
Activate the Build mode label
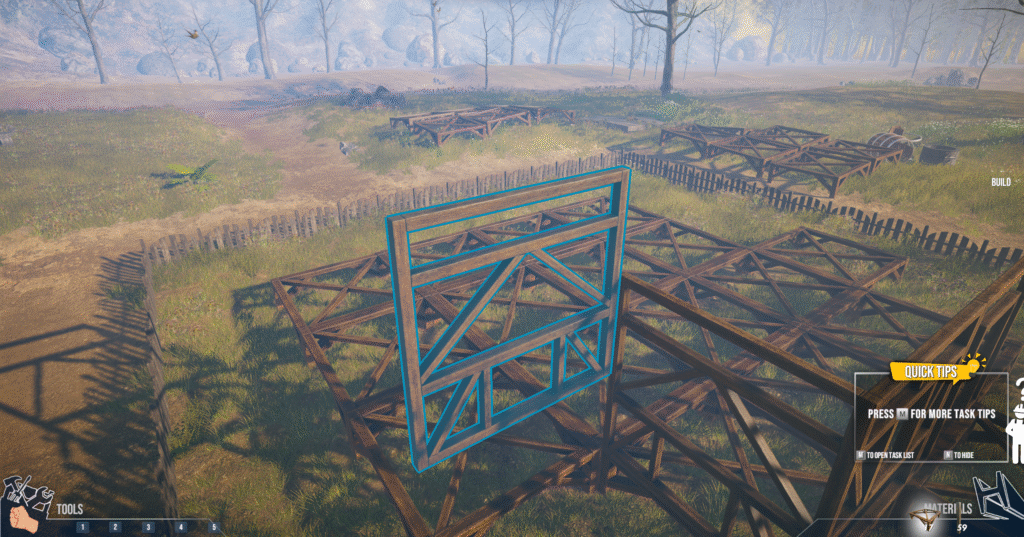[1000, 182]
